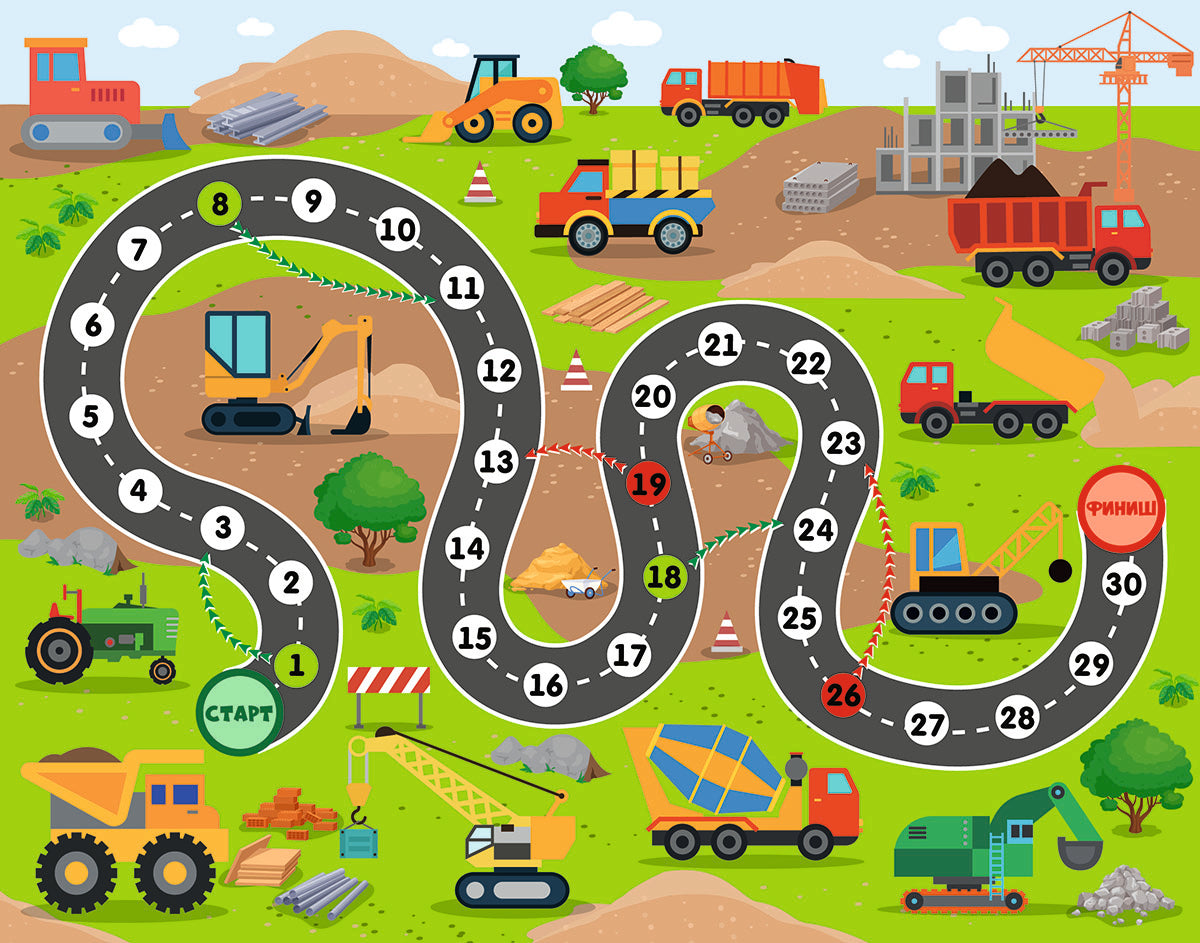Choose board space number 23
1200x943 pixels.
[x=843, y=442]
